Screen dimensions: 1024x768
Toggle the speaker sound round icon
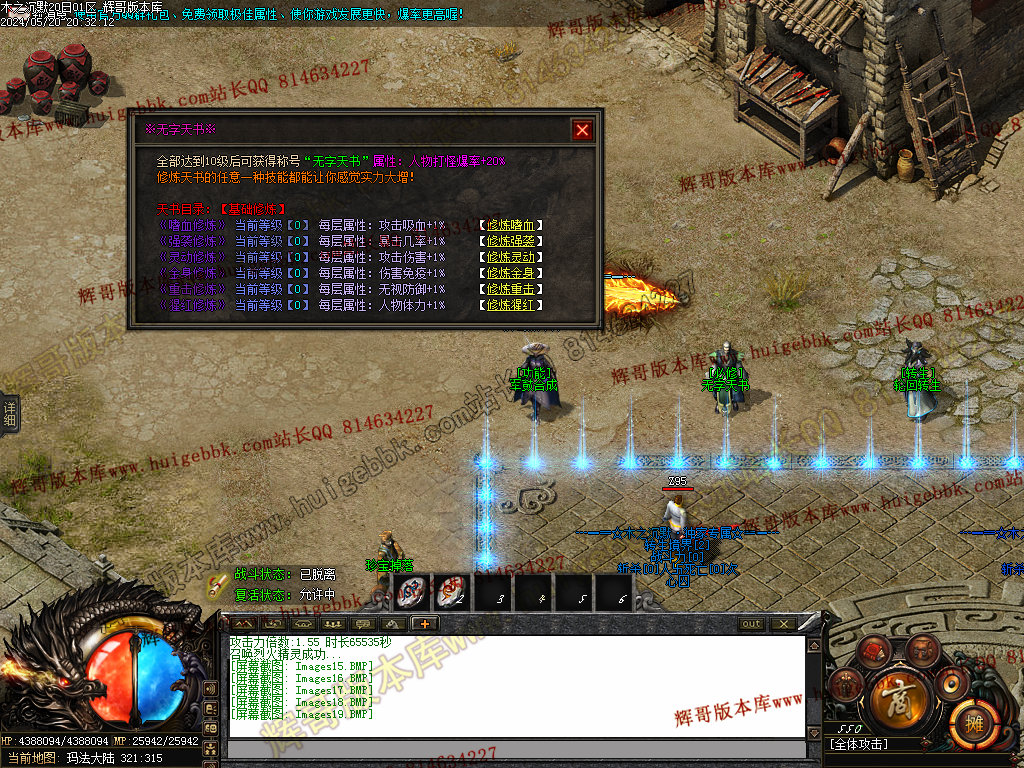pyautogui.click(x=950, y=682)
